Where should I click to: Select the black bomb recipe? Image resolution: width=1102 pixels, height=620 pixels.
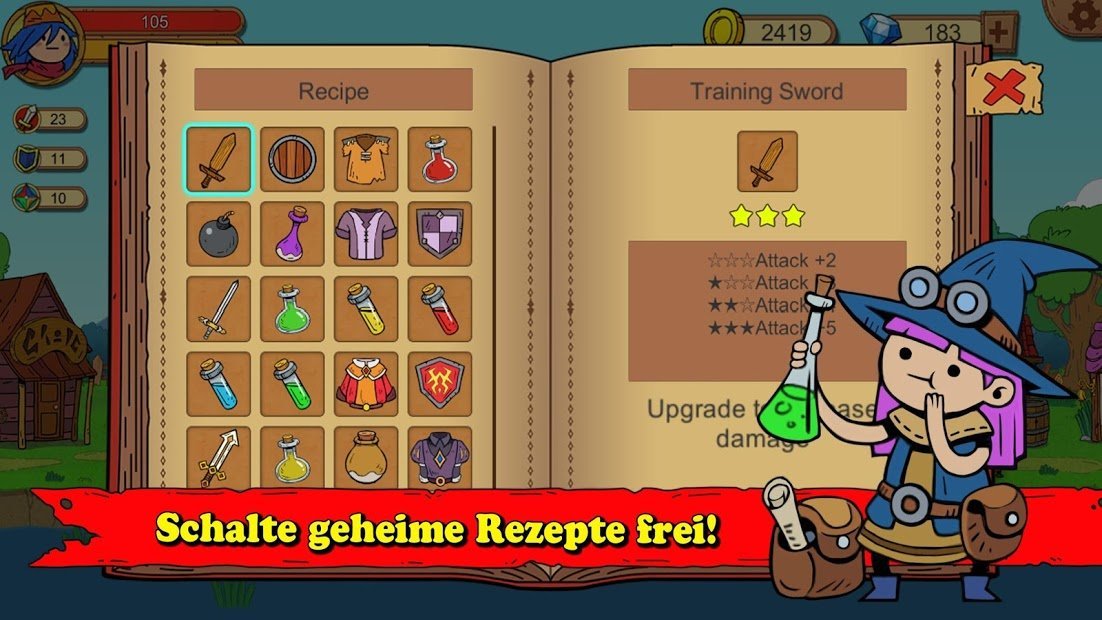pyautogui.click(x=218, y=234)
